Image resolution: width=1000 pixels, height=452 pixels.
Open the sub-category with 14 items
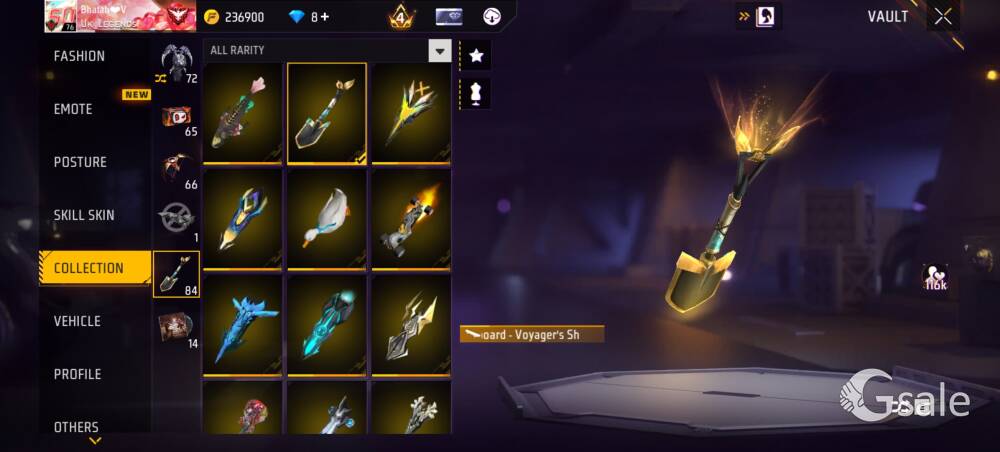point(176,327)
